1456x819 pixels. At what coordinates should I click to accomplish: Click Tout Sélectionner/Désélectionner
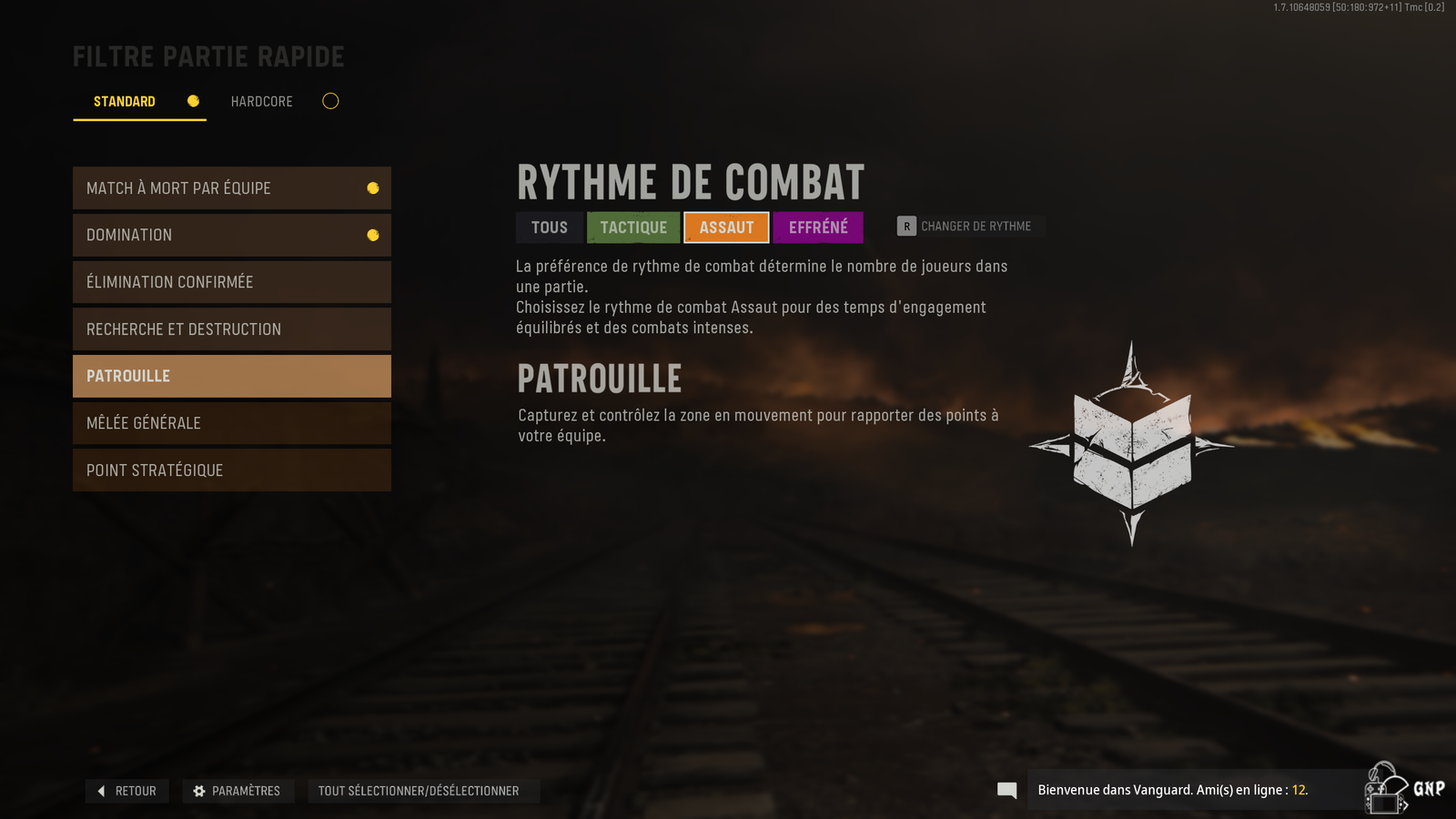click(x=419, y=791)
